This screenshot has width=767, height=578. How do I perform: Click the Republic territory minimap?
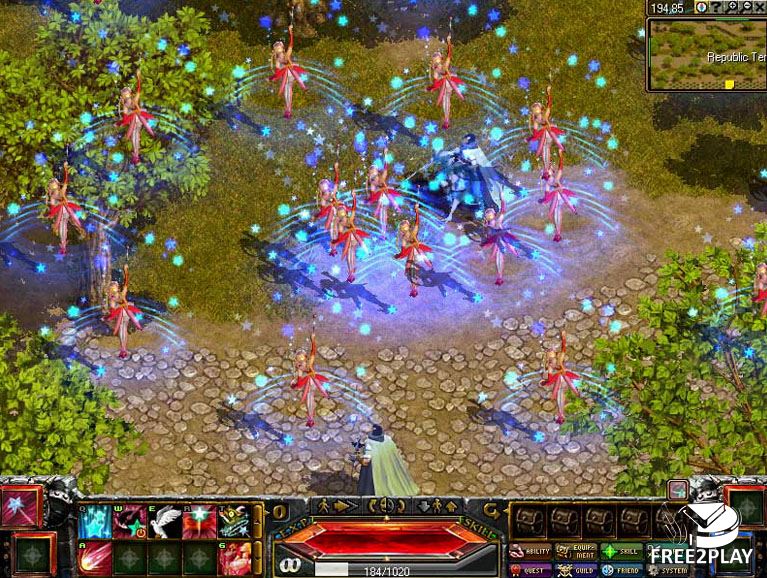tap(706, 54)
